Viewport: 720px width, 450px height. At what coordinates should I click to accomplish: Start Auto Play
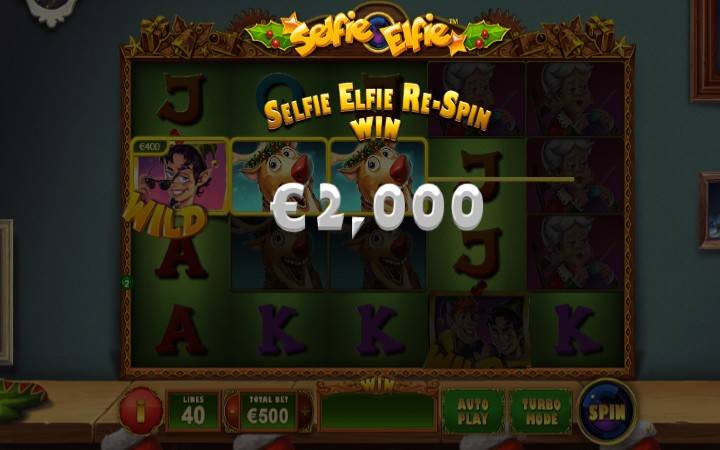473,410
